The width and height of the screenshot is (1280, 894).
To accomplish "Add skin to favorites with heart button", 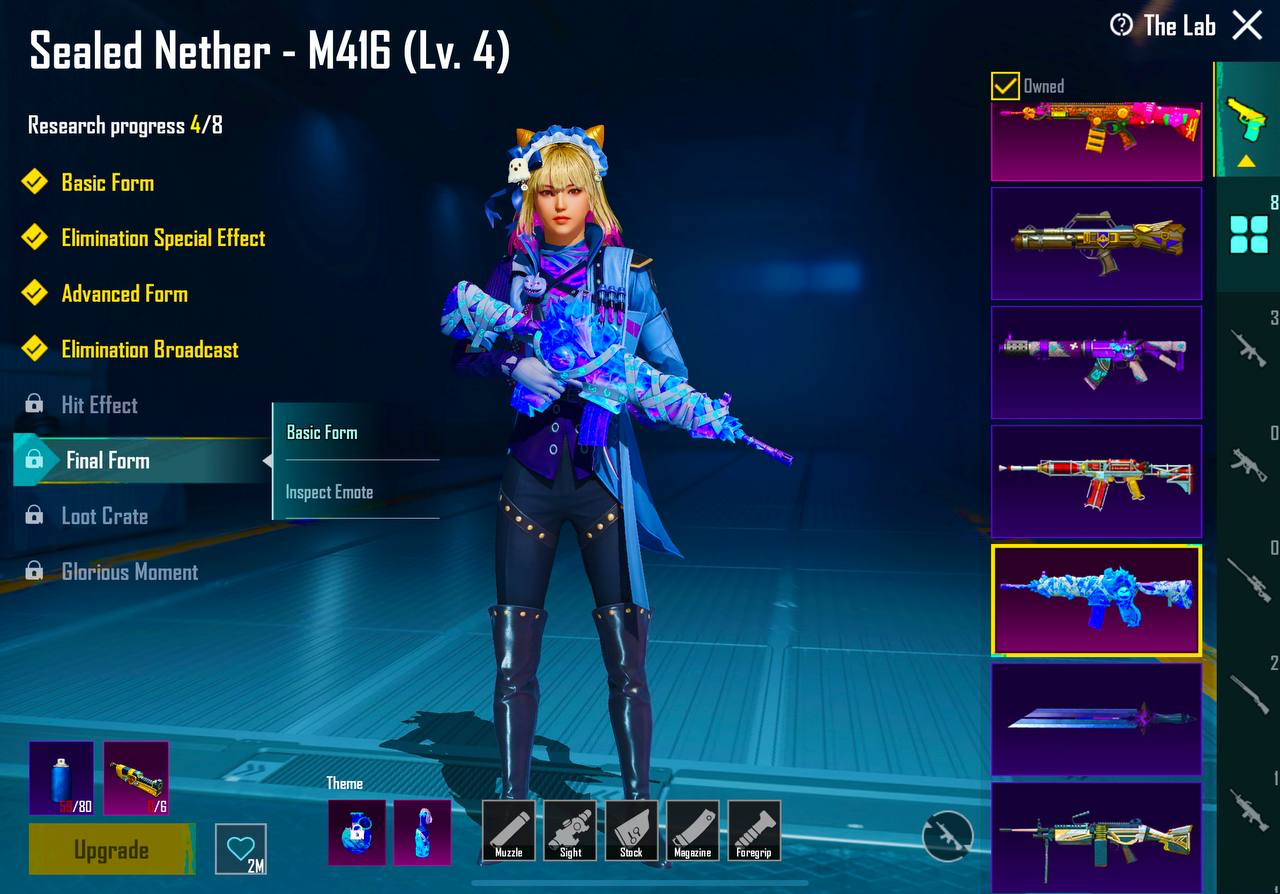I will point(241,849).
